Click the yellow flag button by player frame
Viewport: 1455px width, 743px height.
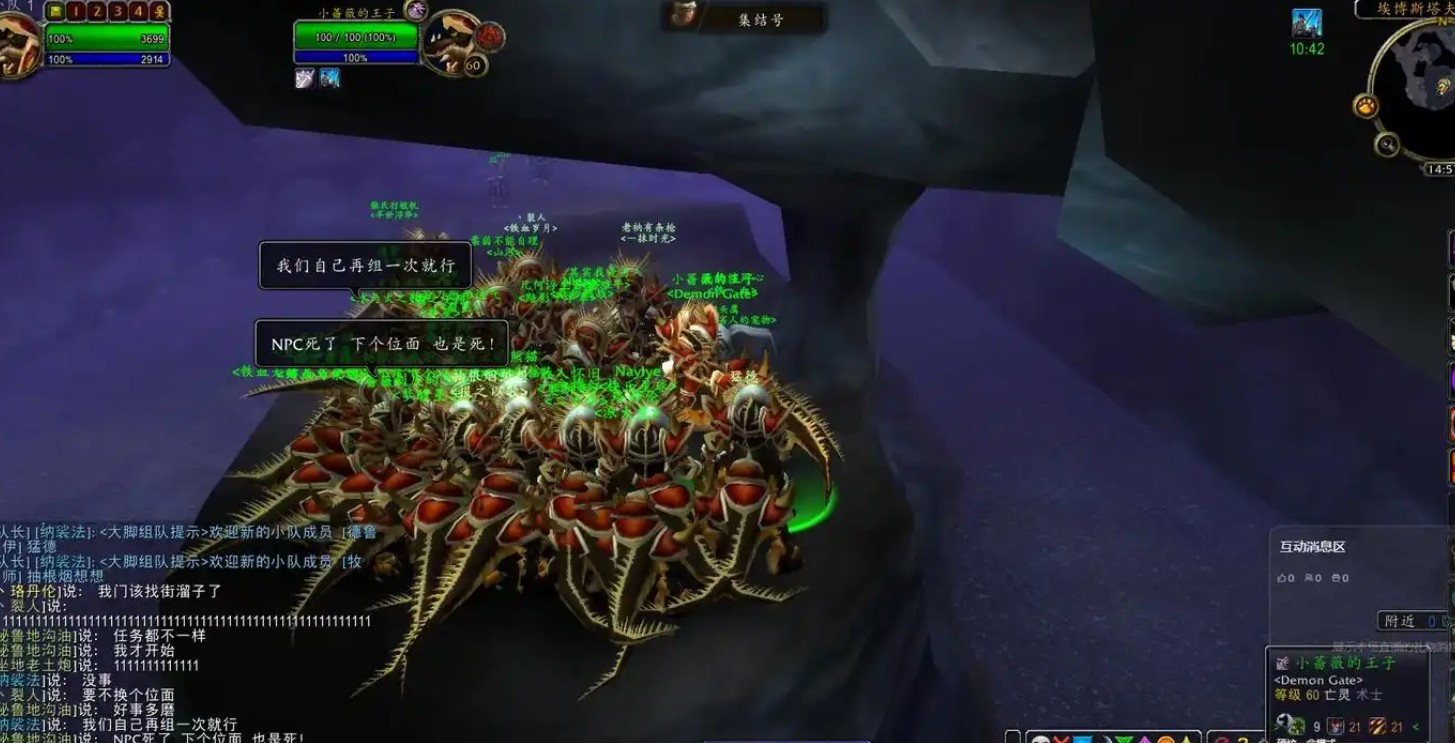click(x=56, y=11)
